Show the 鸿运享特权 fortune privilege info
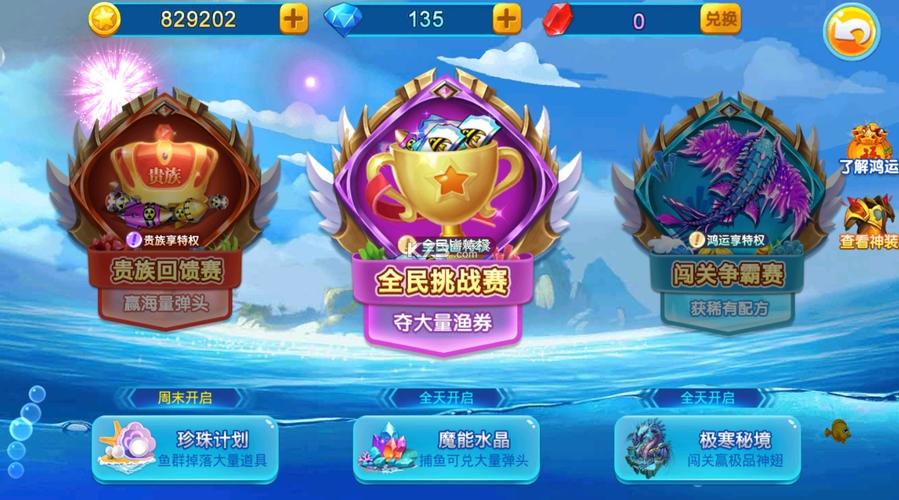This screenshot has height=500, width=899. [727, 240]
